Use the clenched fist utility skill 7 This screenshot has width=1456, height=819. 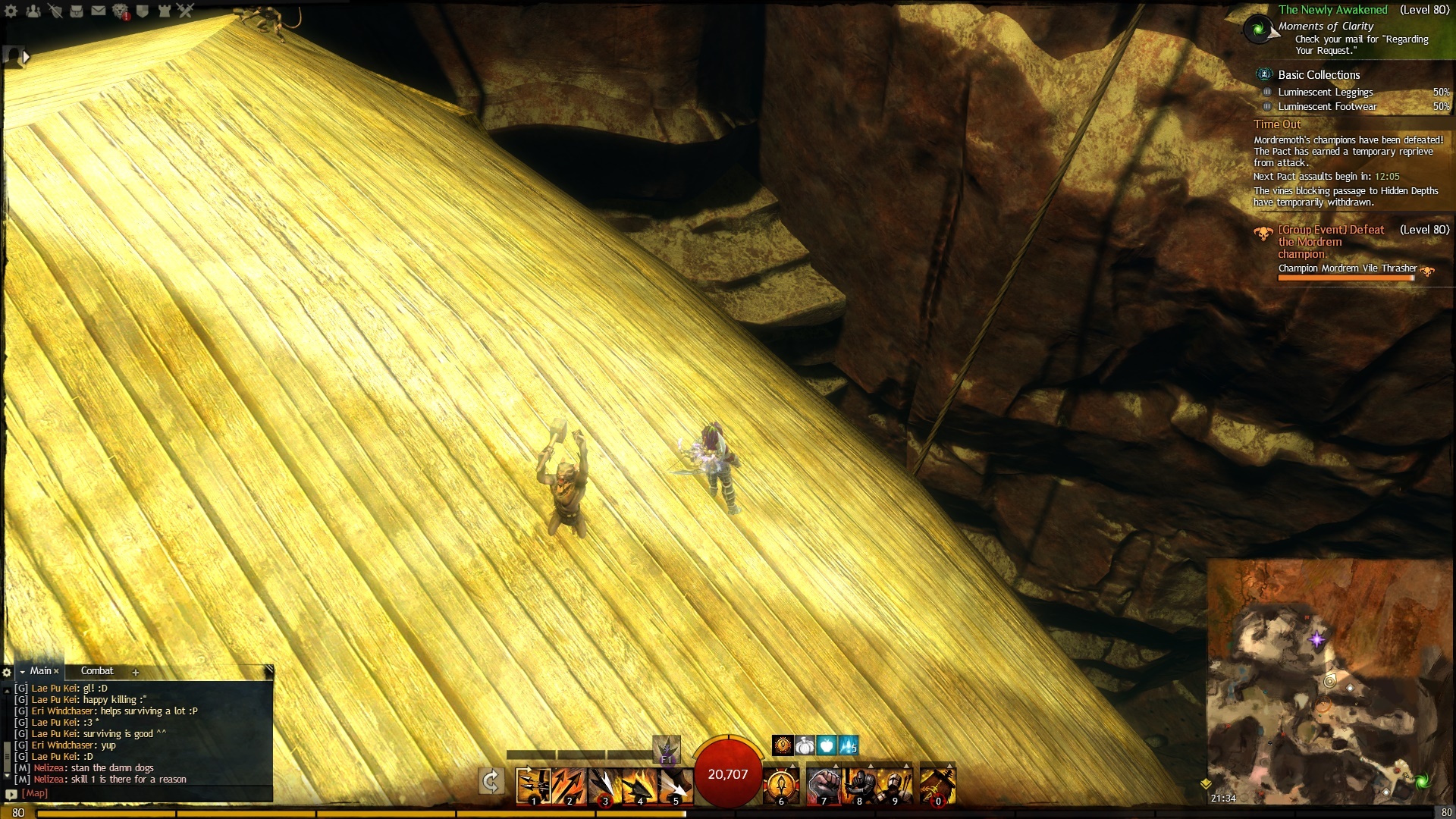(x=824, y=785)
